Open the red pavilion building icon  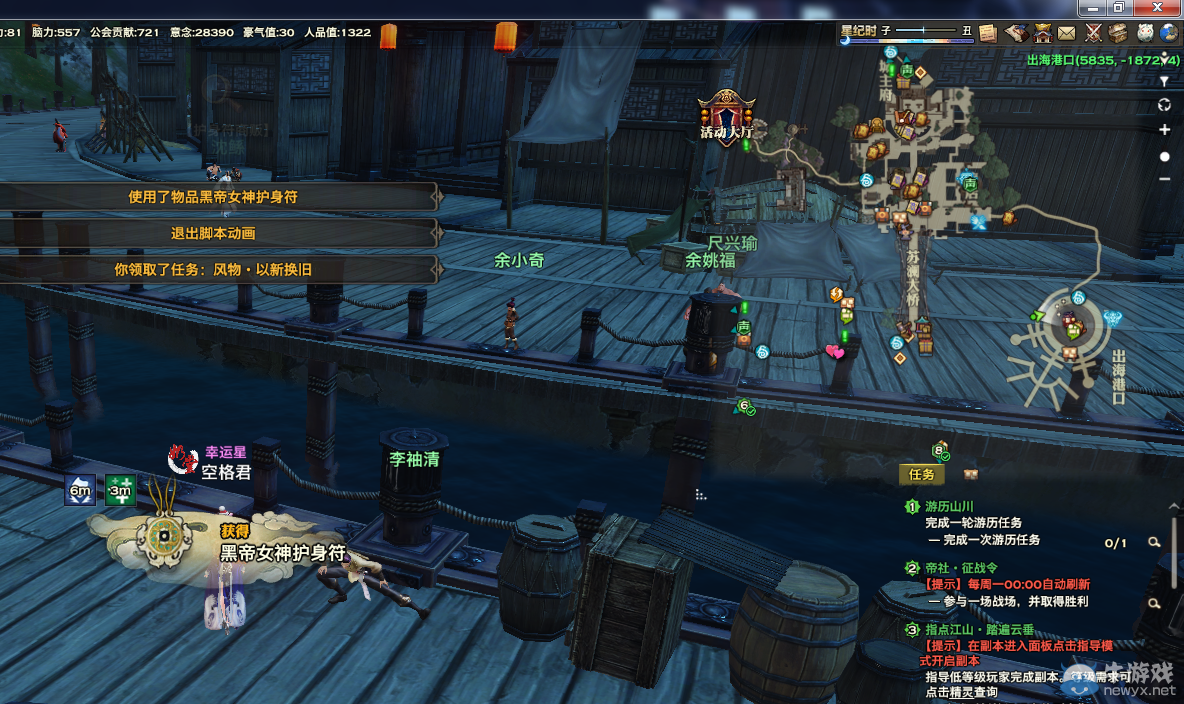coord(1043,32)
